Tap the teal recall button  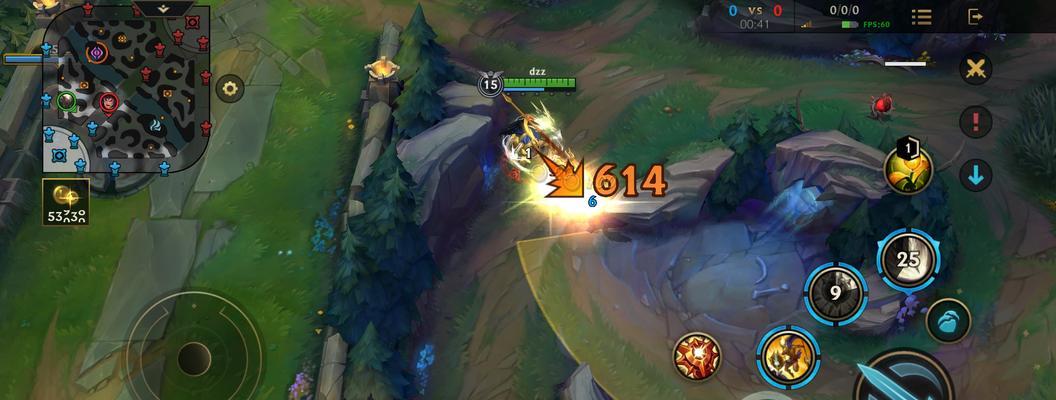click(x=948, y=322)
